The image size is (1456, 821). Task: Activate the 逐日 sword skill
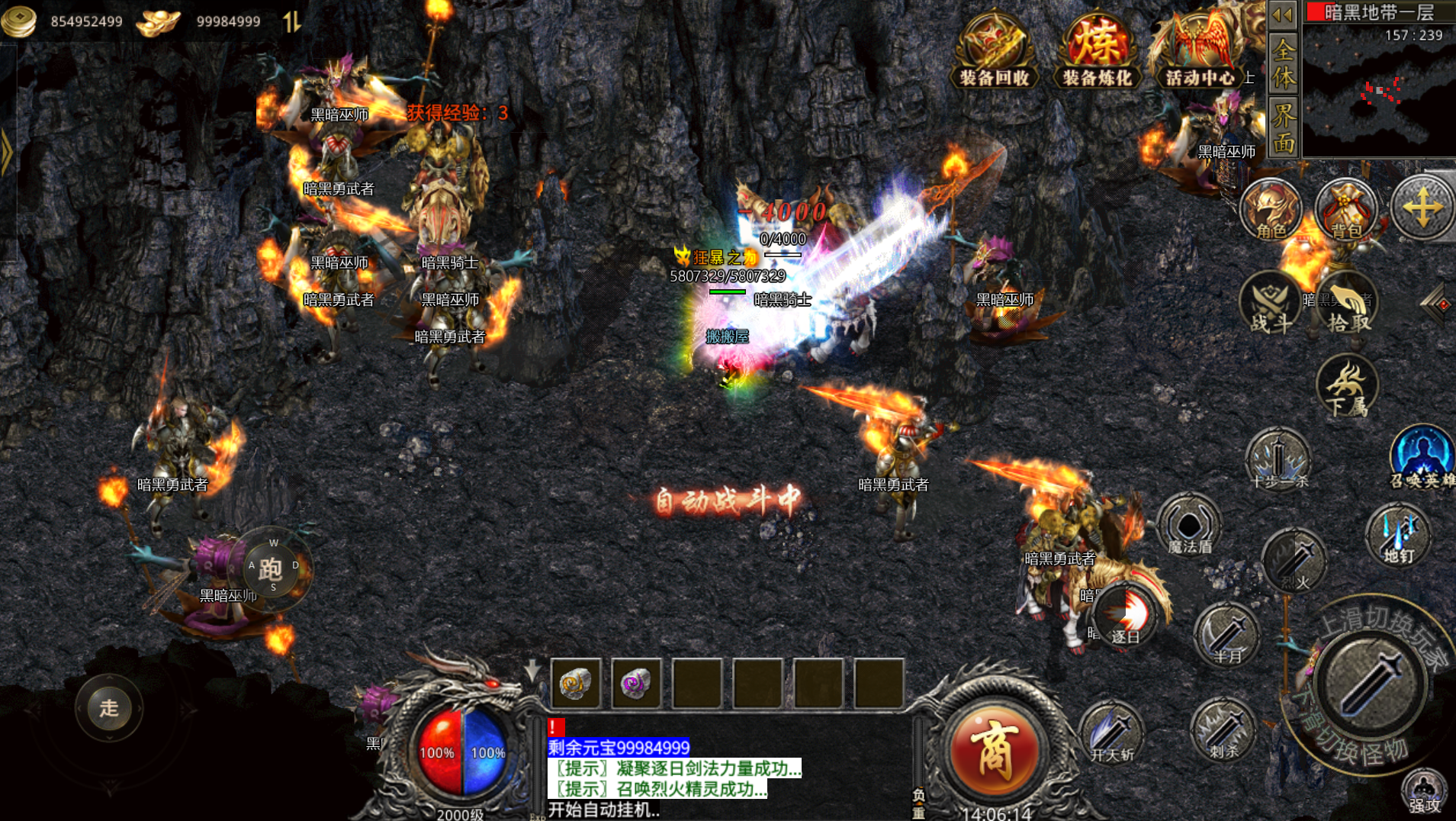pos(1126,616)
